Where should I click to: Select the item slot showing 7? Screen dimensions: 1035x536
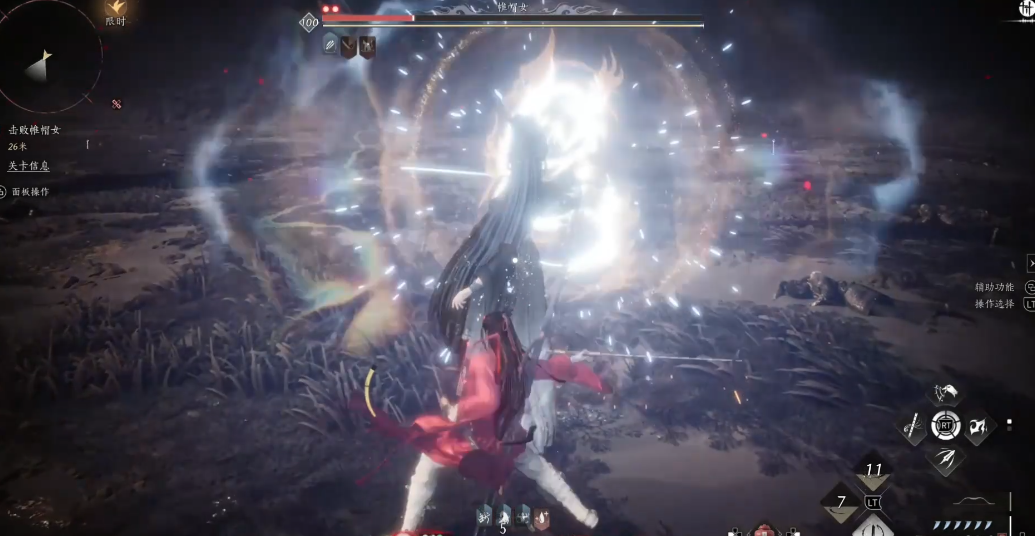pos(842,503)
